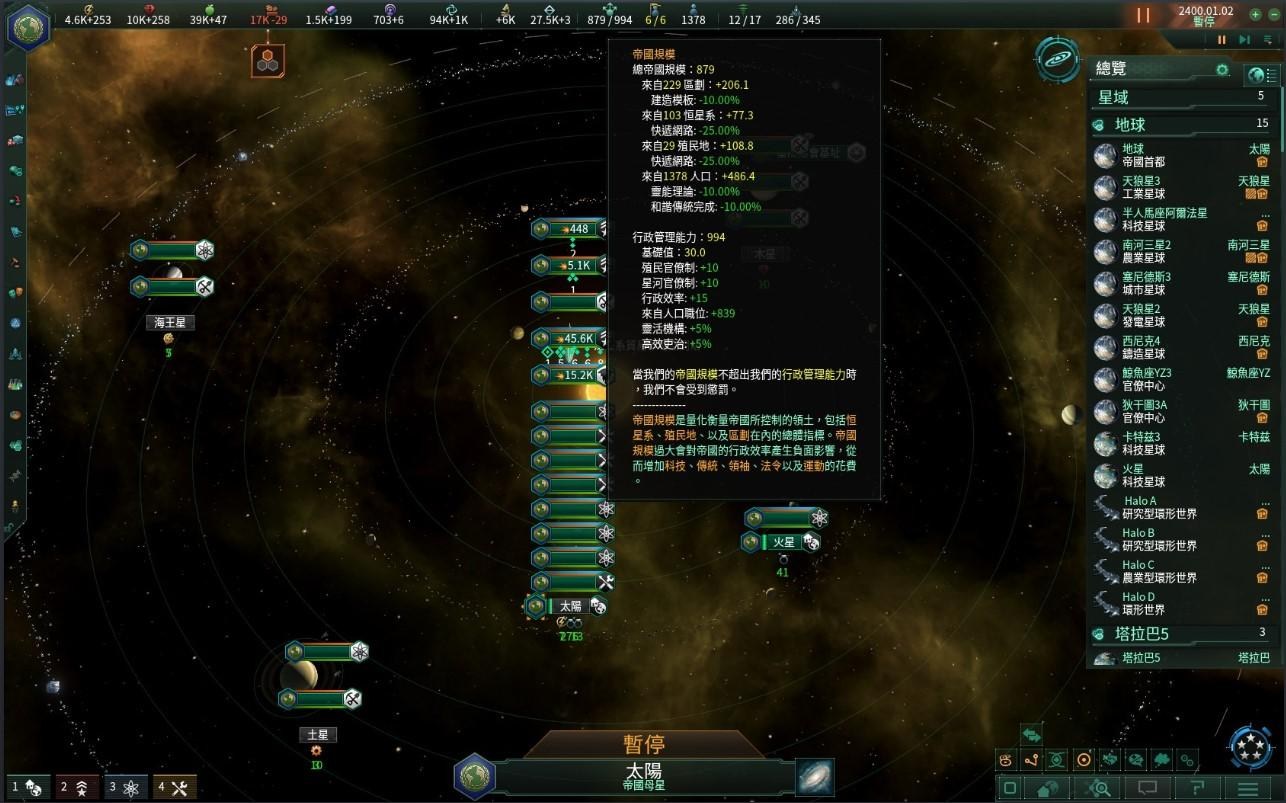This screenshot has width=1286, height=803.
Task: Click the hexagon resource shortage alert
Action: pyautogui.click(x=268, y=60)
